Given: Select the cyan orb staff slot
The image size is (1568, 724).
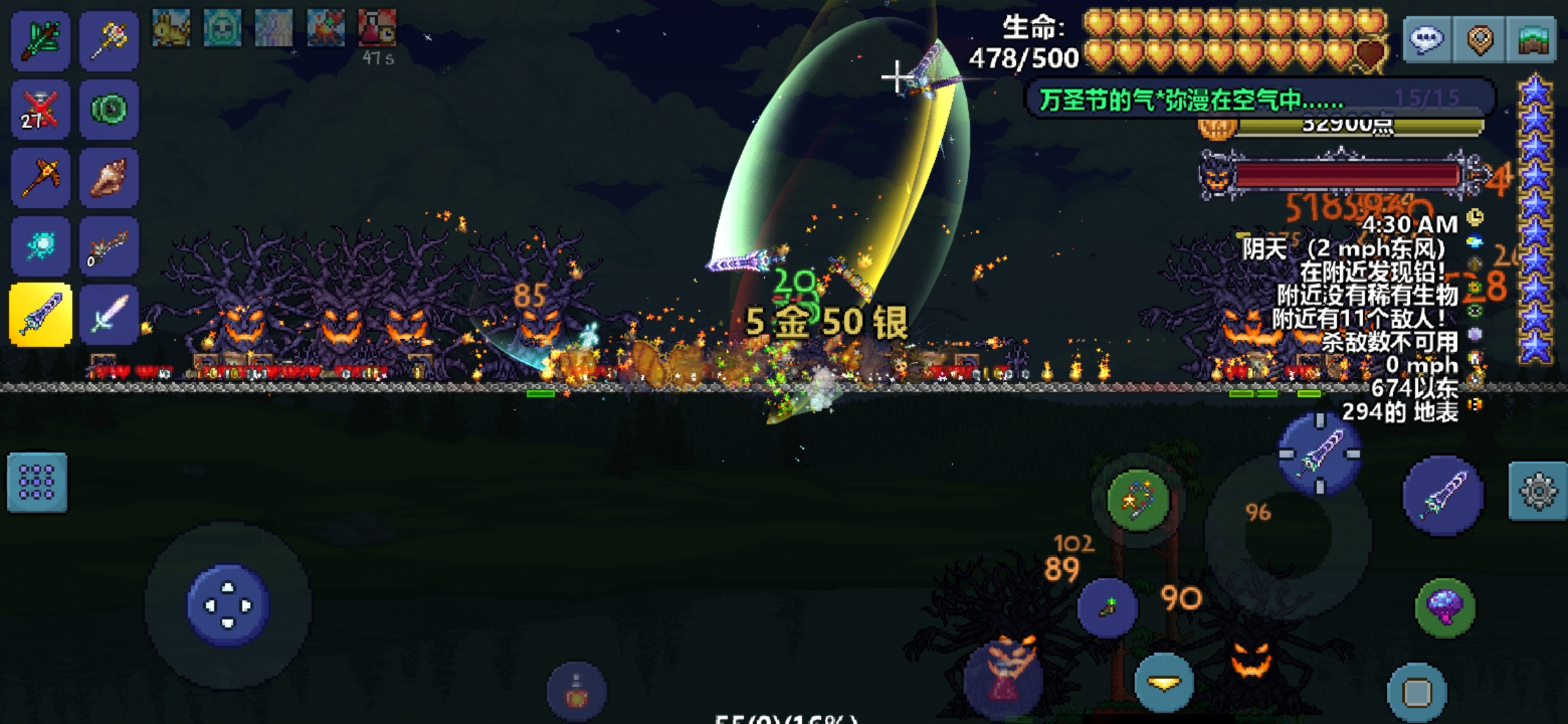Looking at the screenshot, I should coord(40,246).
